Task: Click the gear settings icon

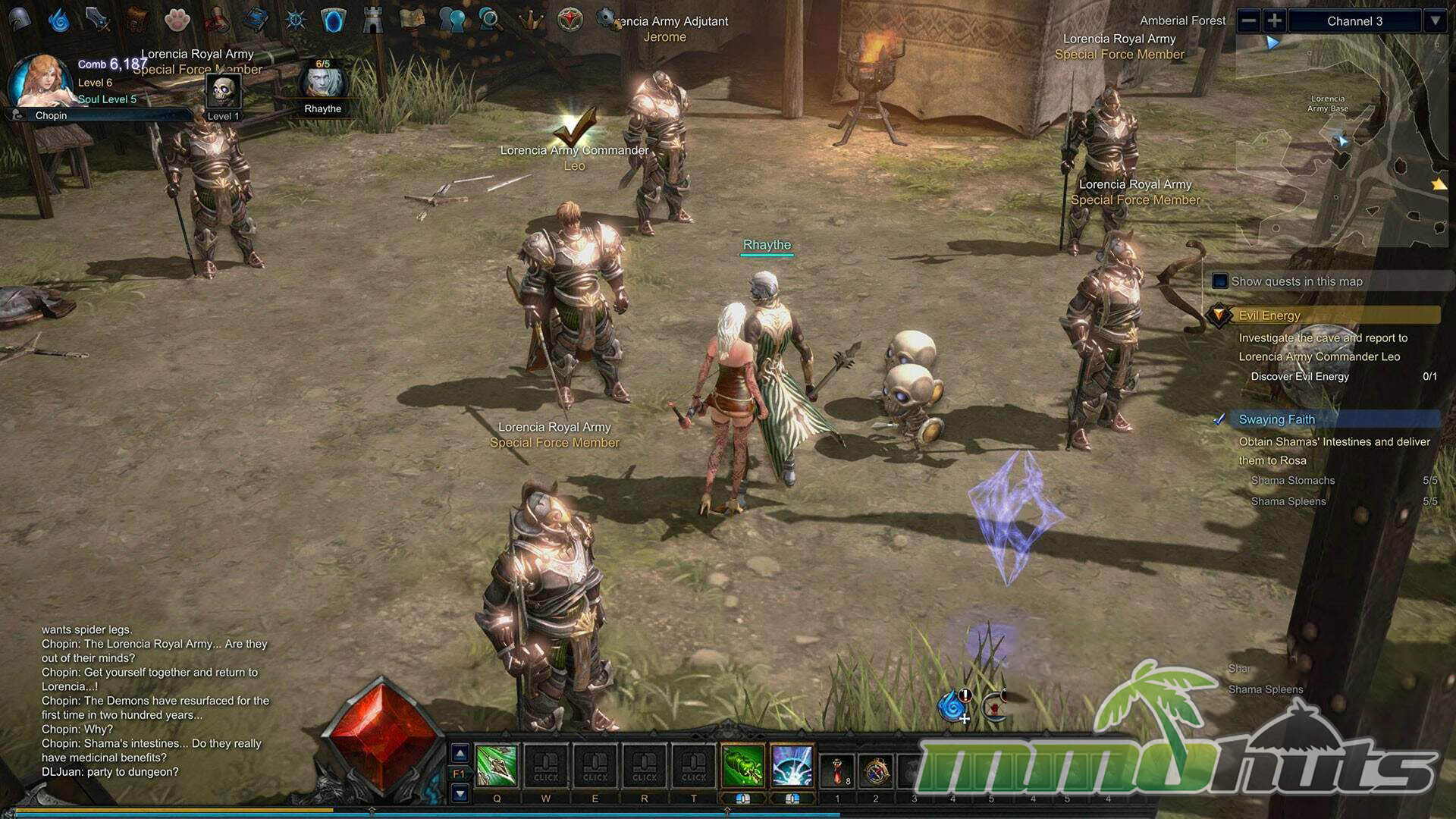Action: [x=606, y=18]
